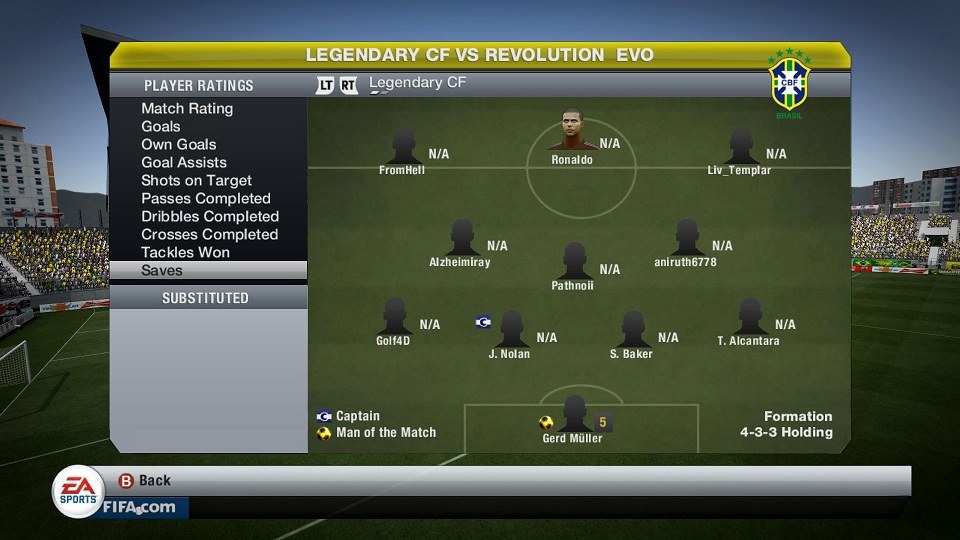Image resolution: width=960 pixels, height=540 pixels.
Task: Choose Dribbles Completed stat
Action: [210, 216]
